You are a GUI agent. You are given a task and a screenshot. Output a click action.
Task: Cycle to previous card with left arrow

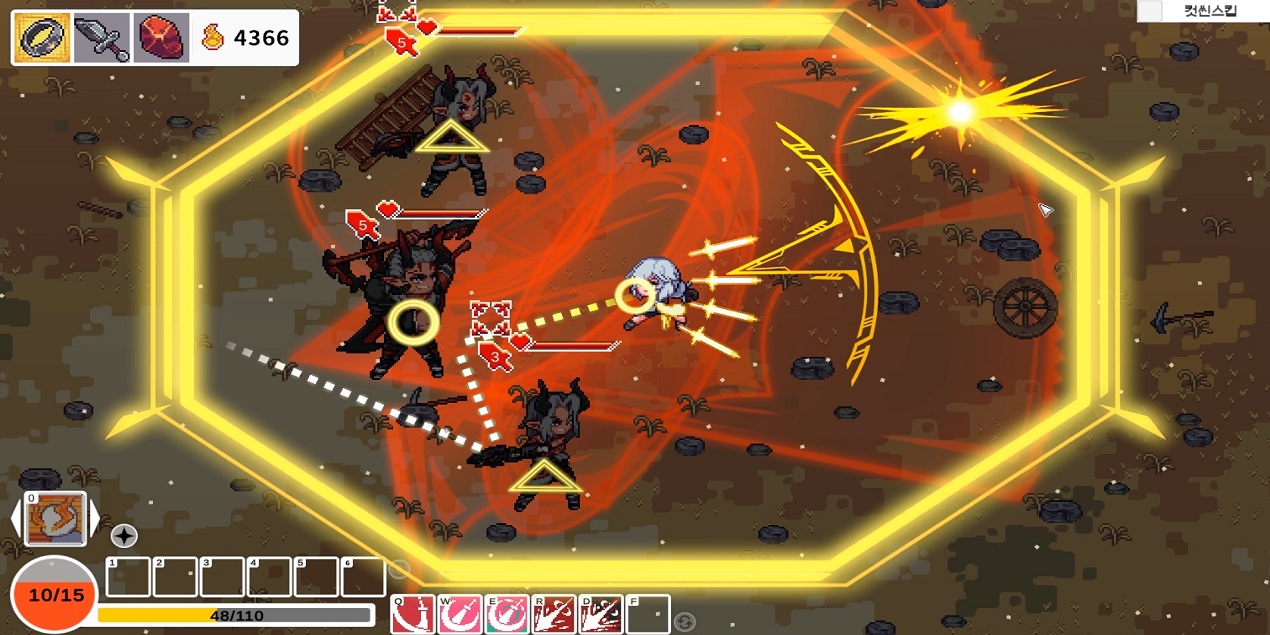(x=16, y=519)
